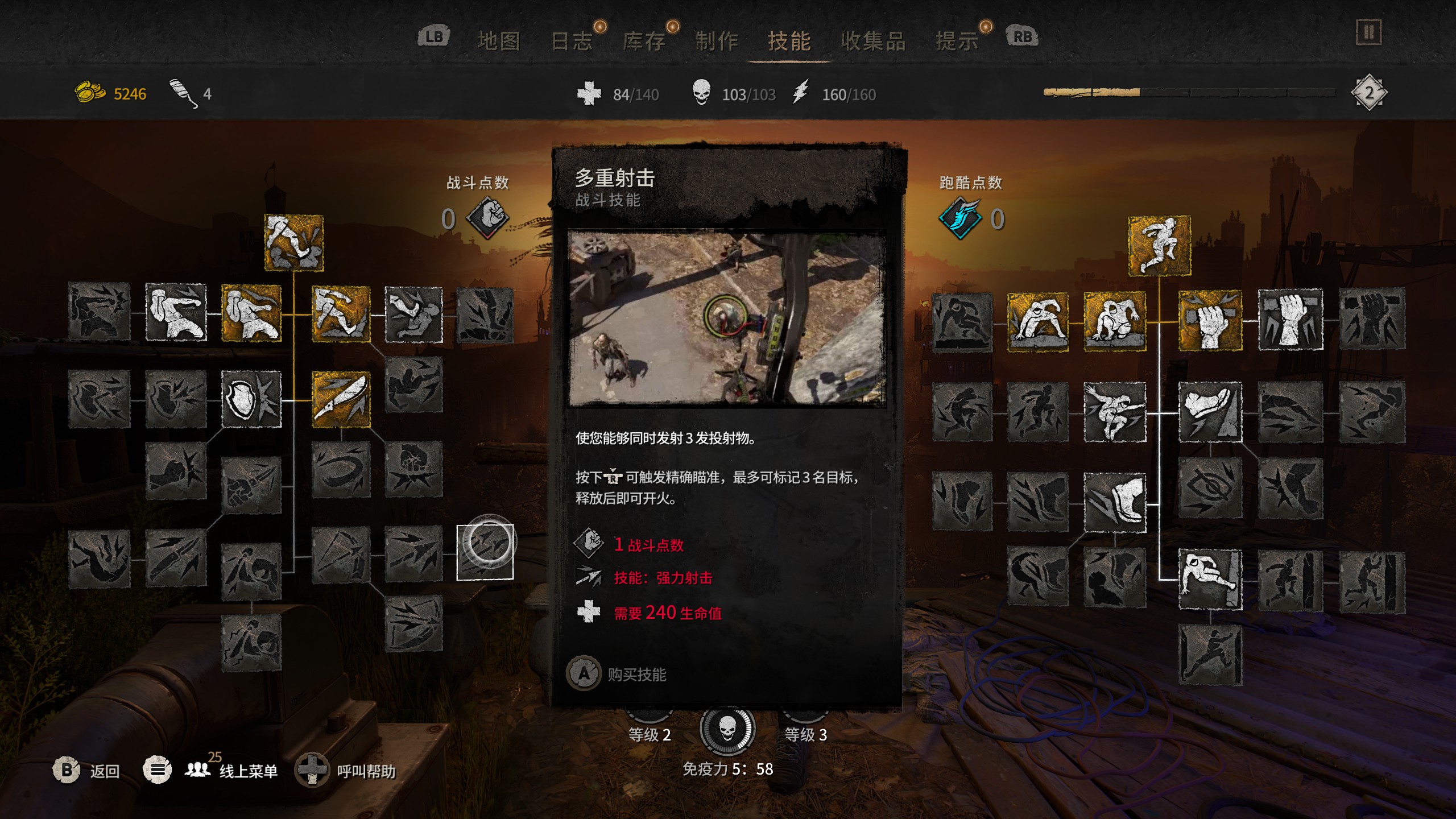
Task: Click the coins icon showing 5246
Action: 89,91
